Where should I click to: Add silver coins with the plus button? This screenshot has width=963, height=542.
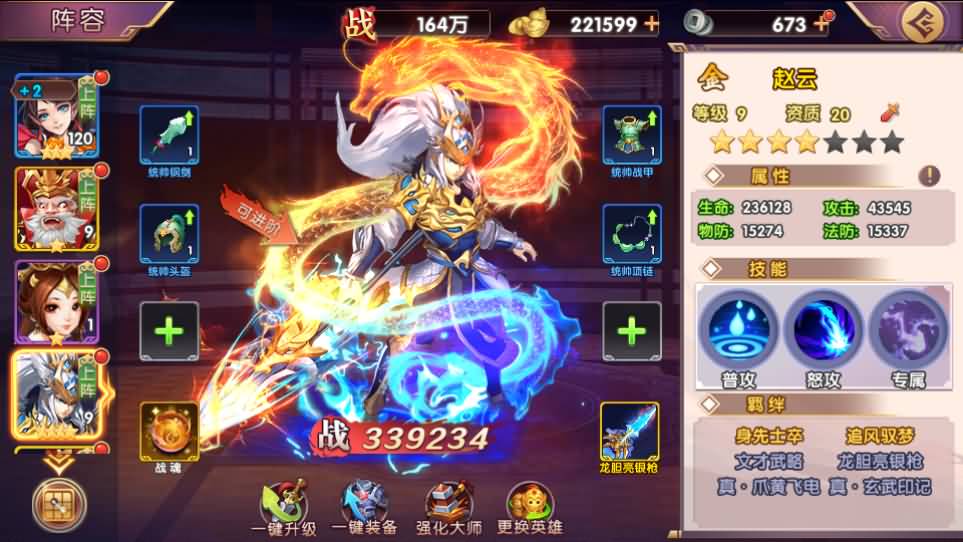point(823,22)
